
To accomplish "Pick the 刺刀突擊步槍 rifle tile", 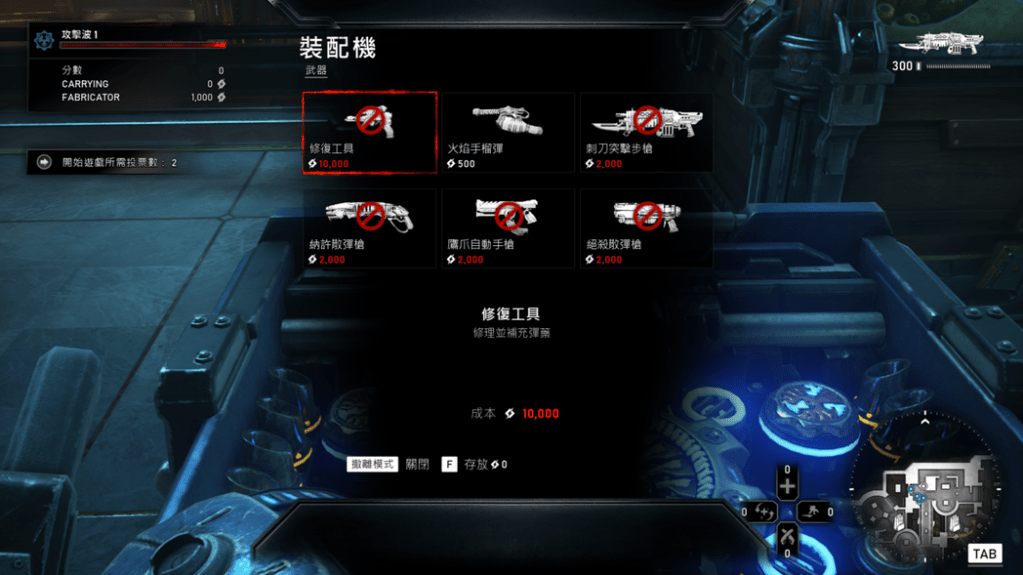I will tap(646, 132).
